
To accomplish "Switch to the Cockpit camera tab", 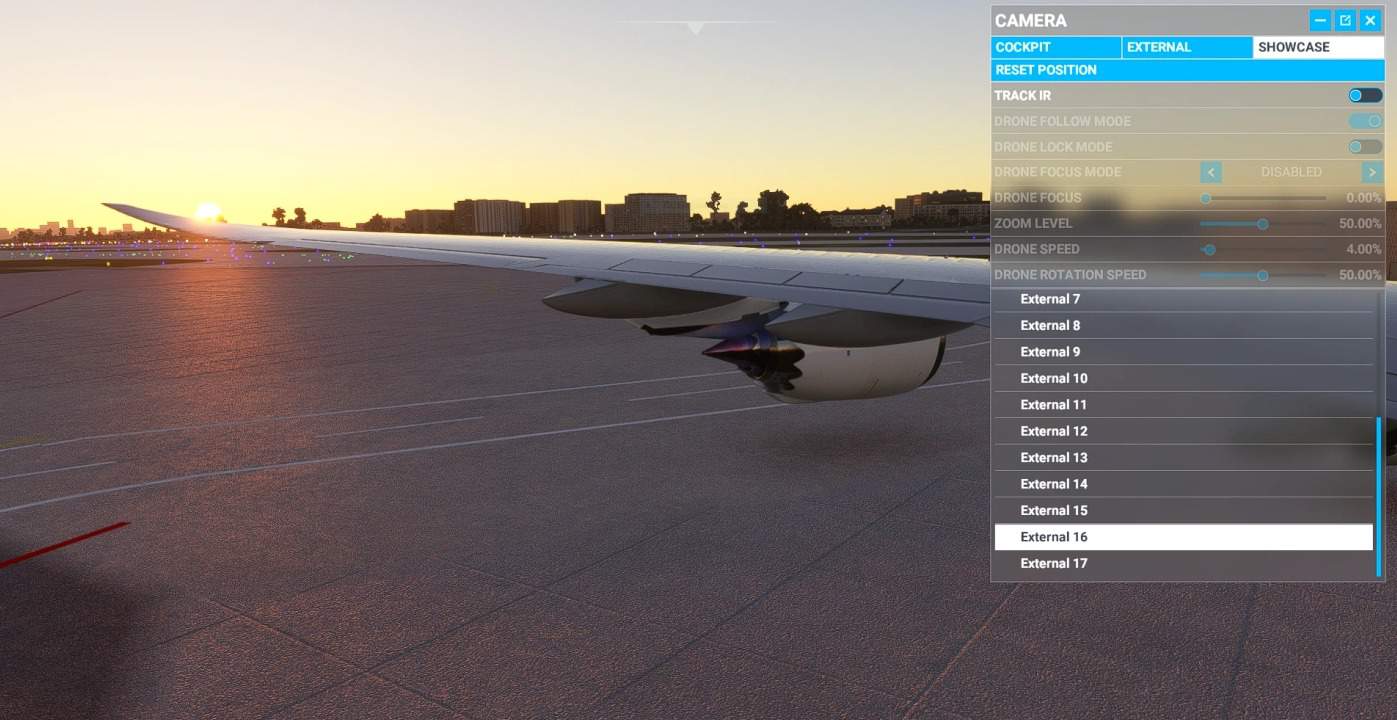I will pyautogui.click(x=1056, y=47).
